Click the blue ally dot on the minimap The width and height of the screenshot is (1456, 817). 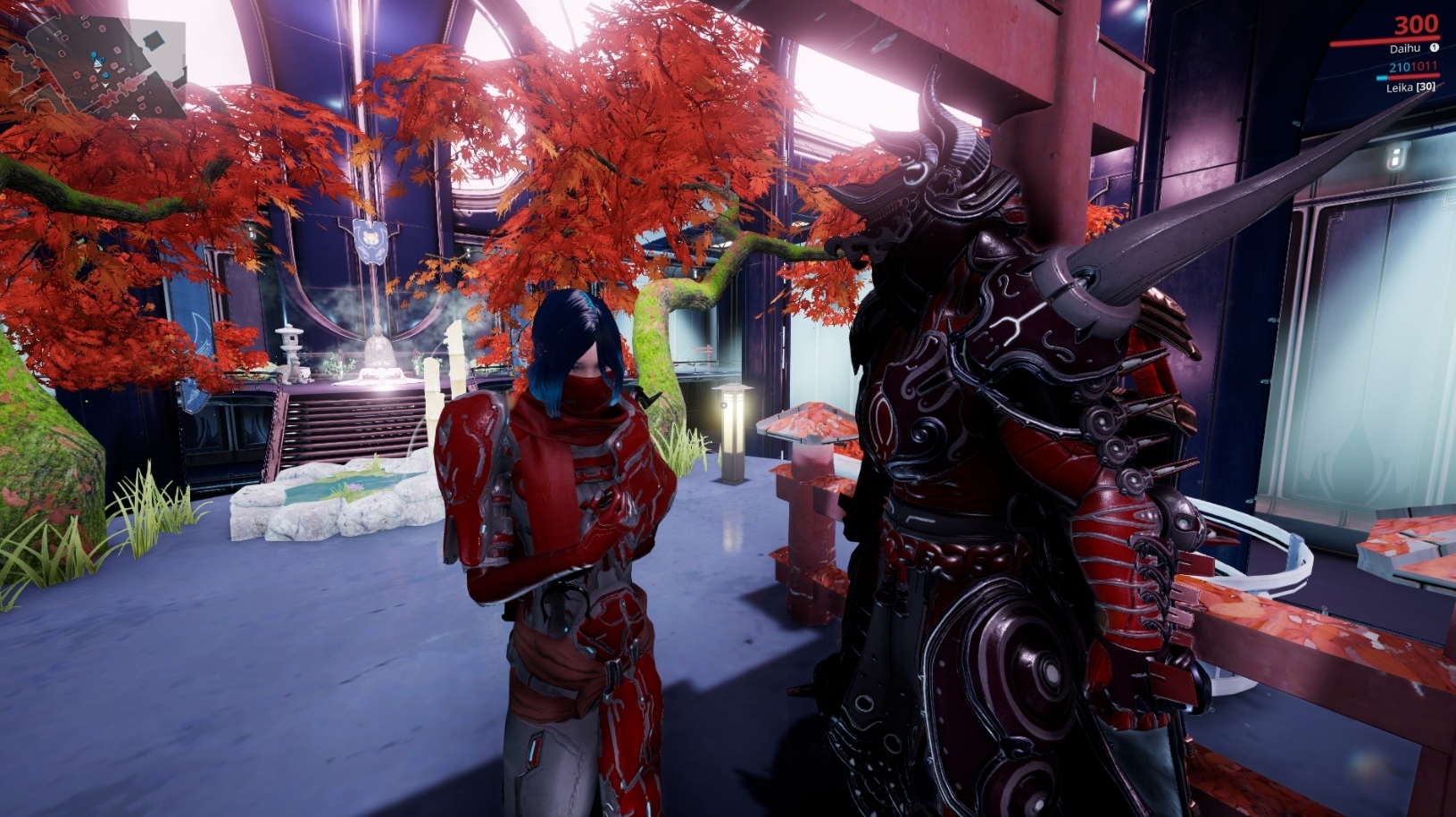point(94,55)
